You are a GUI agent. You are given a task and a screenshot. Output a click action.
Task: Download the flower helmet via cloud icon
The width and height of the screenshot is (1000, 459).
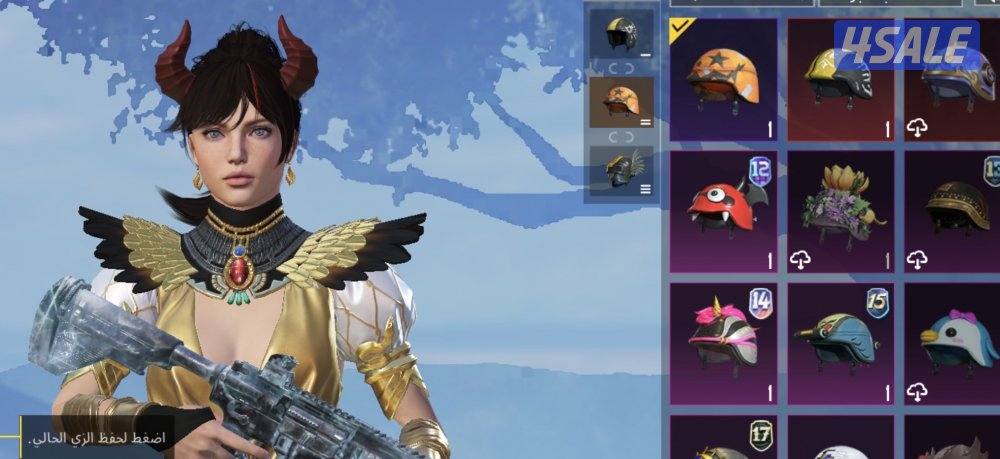coord(800,260)
